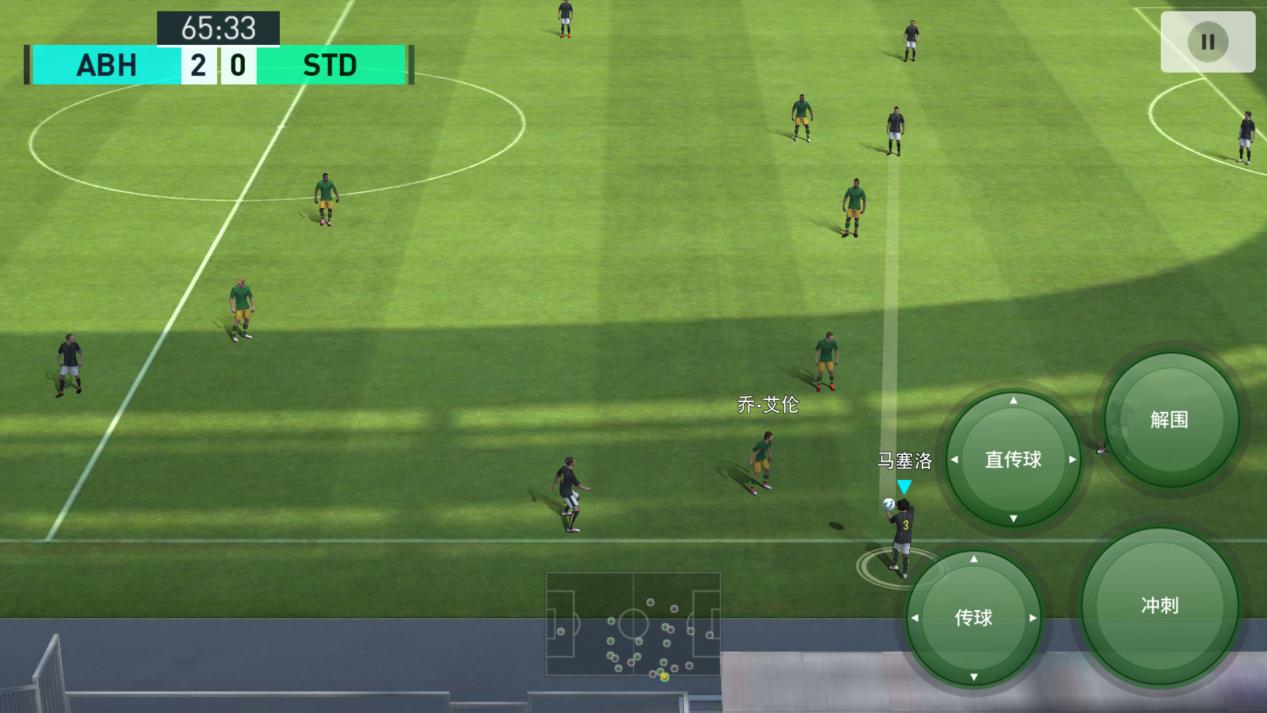
Task: Pause the match with the pause button
Action: (x=1207, y=42)
